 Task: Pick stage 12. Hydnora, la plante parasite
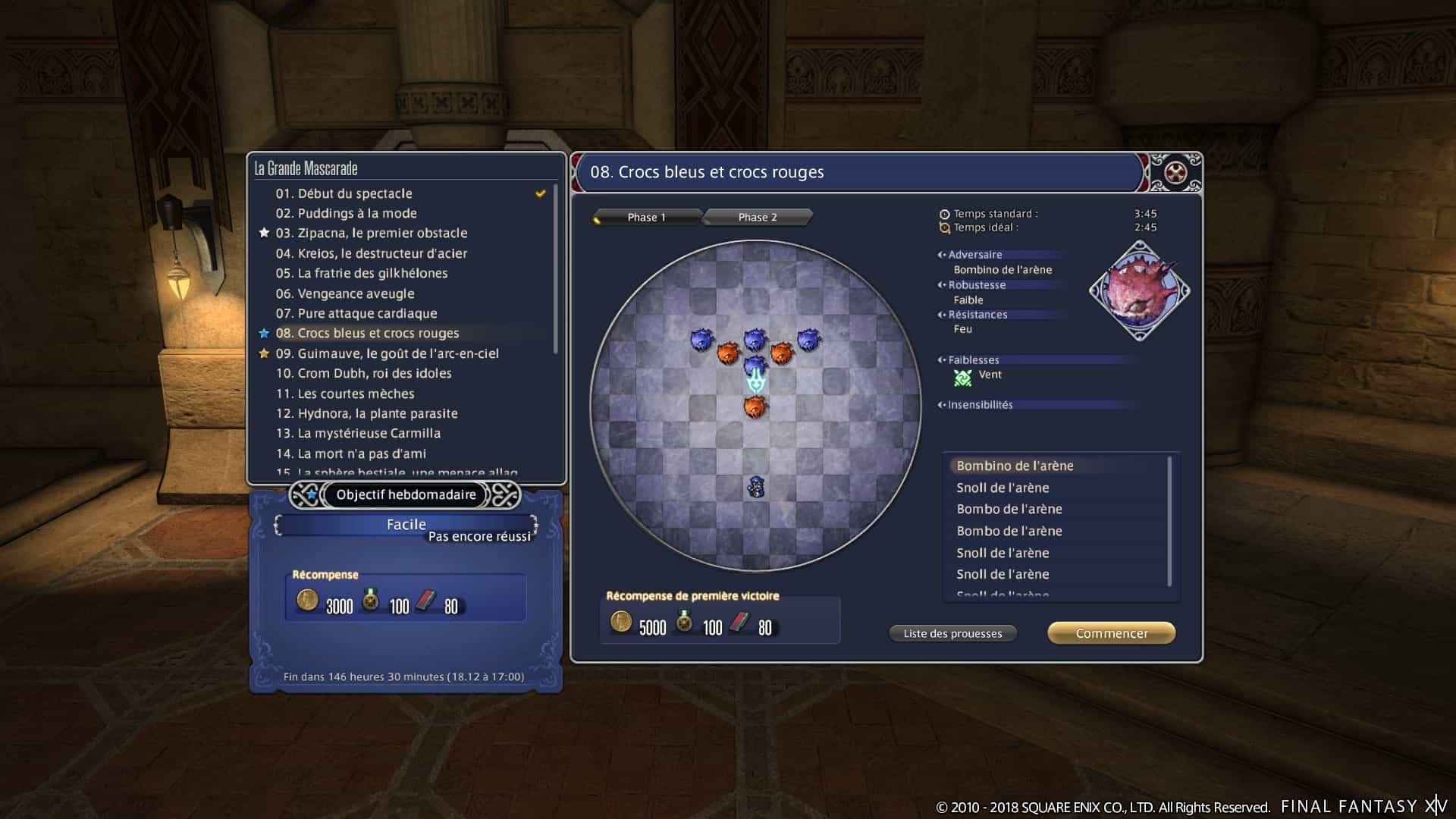click(366, 413)
